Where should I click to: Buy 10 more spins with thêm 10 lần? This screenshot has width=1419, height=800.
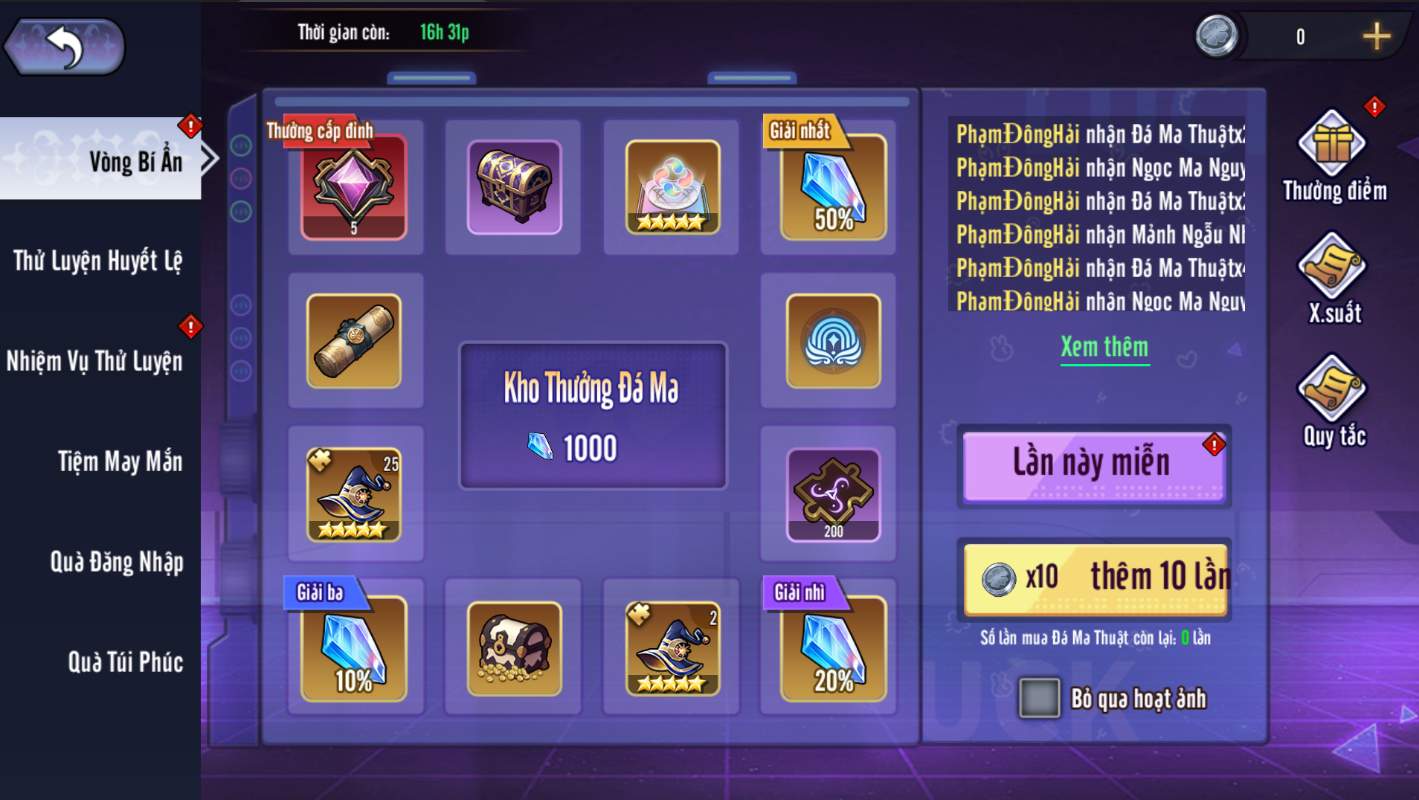tap(1095, 578)
